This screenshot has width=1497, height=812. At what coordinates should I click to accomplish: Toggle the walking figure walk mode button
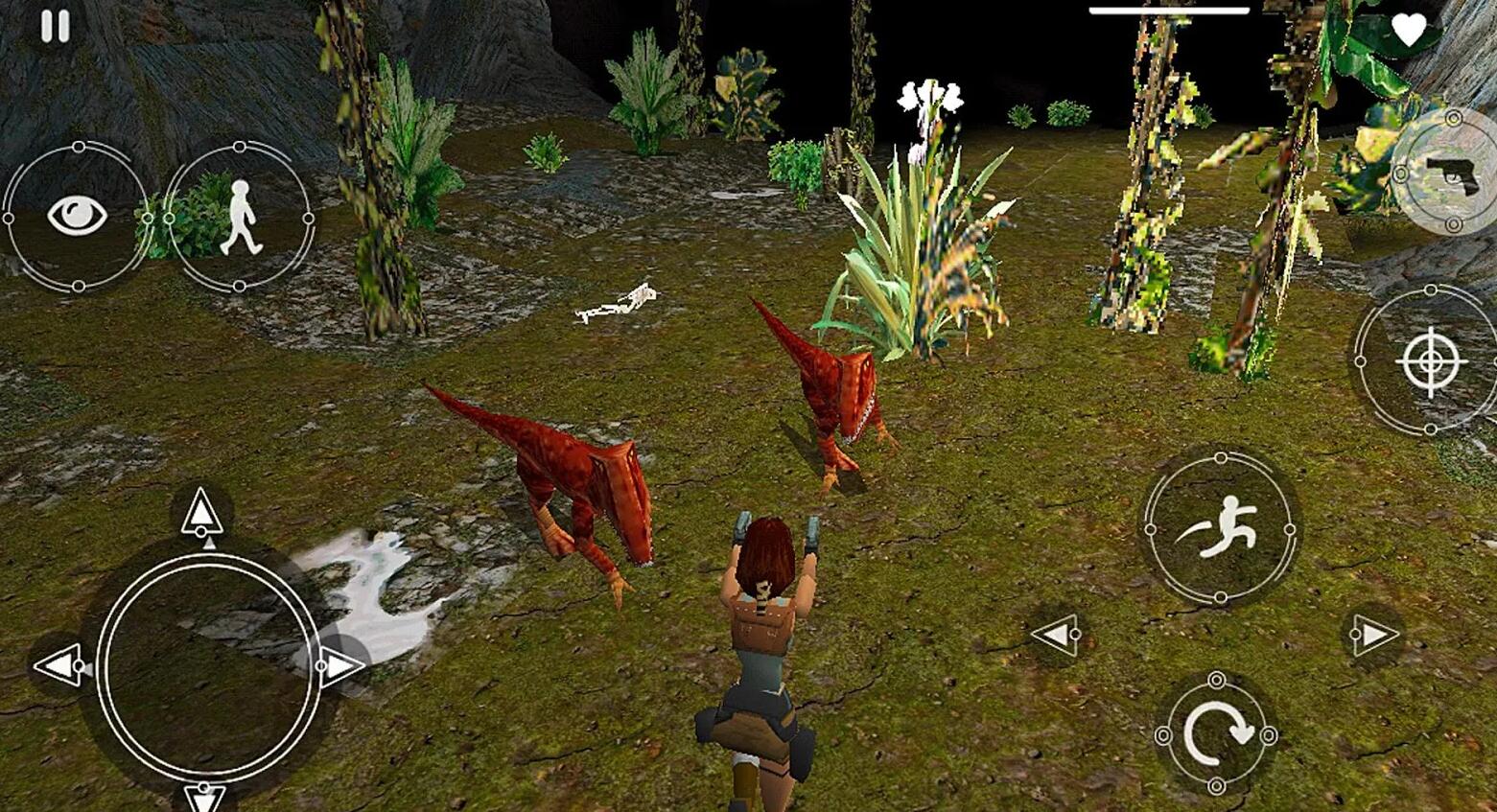pyautogui.click(x=239, y=218)
